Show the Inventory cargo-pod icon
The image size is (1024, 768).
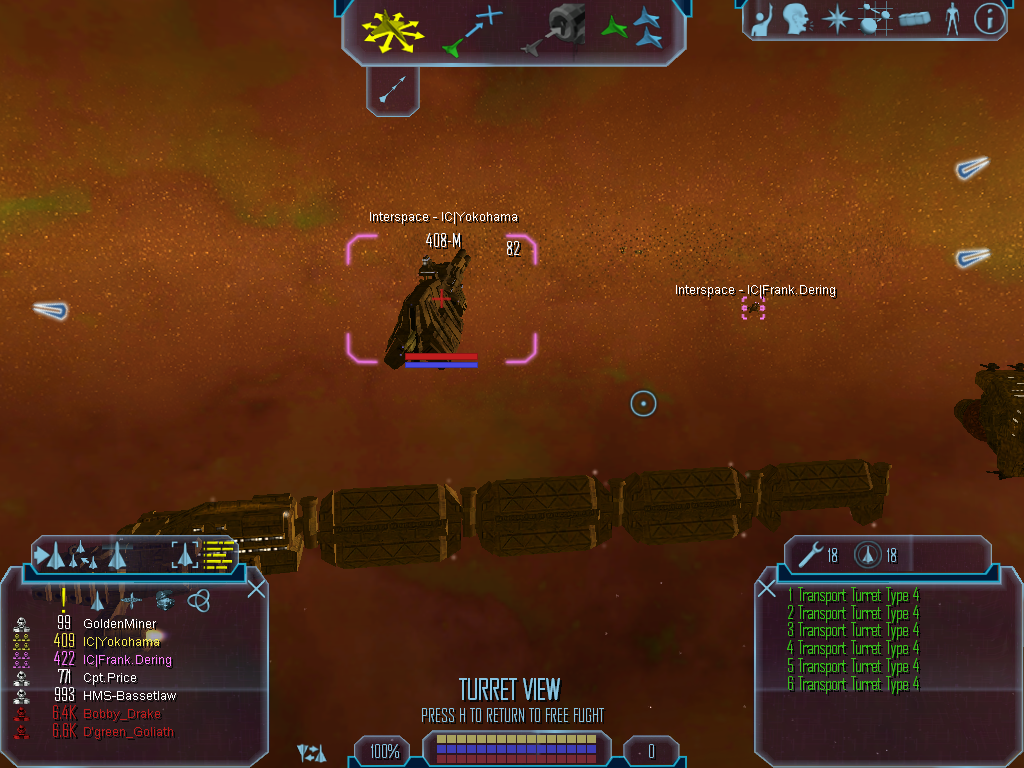click(915, 19)
